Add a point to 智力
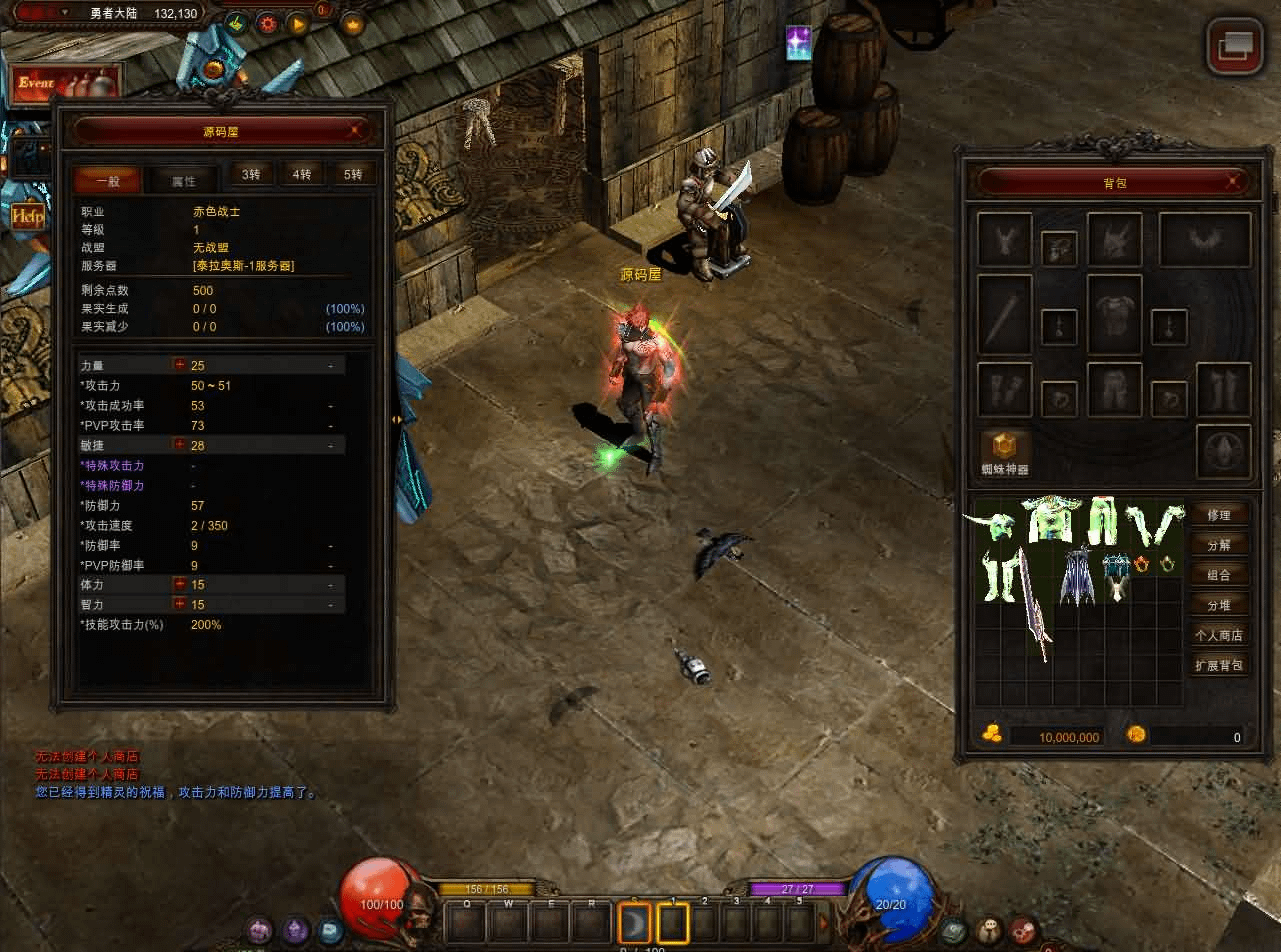The width and height of the screenshot is (1281, 952). click(180, 604)
